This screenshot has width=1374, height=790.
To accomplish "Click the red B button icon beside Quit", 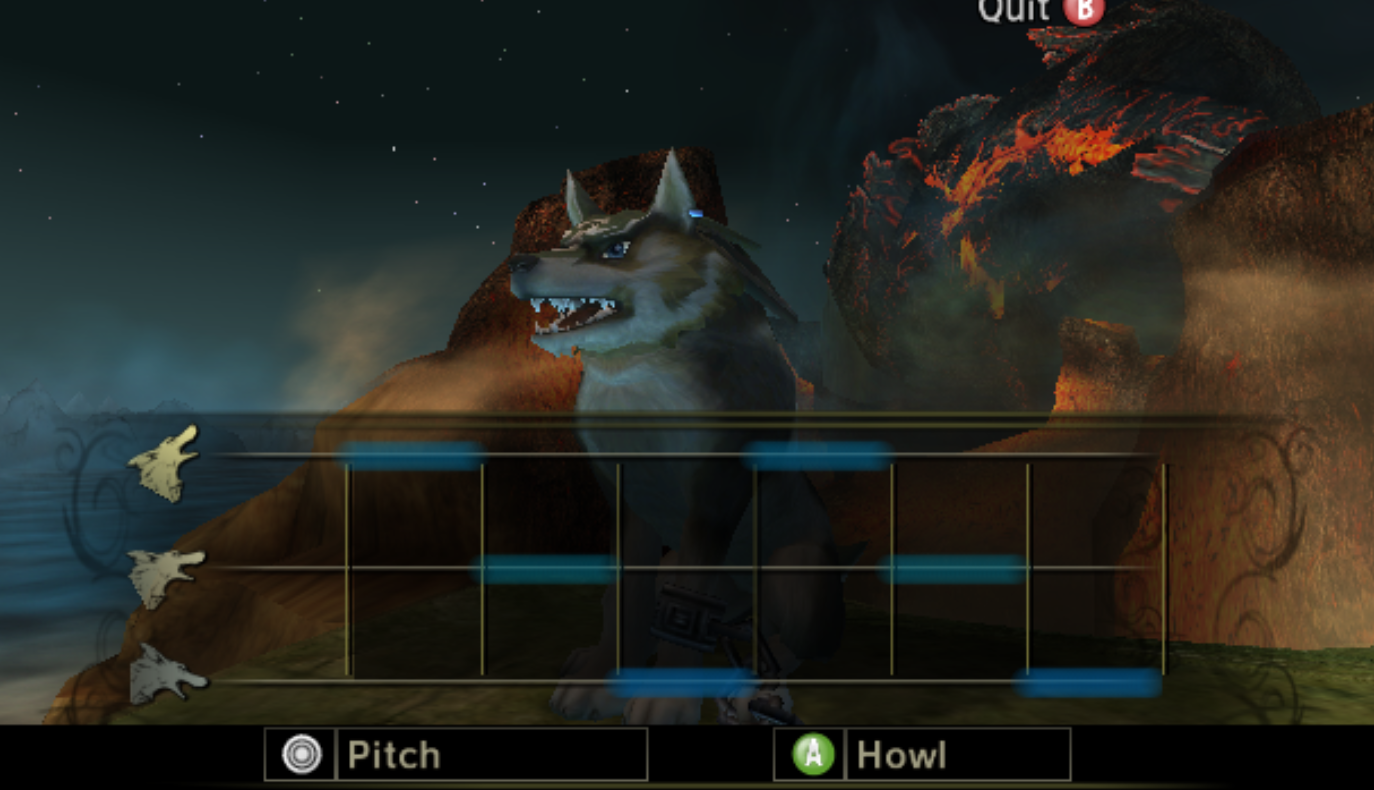I will pyautogui.click(x=1086, y=10).
